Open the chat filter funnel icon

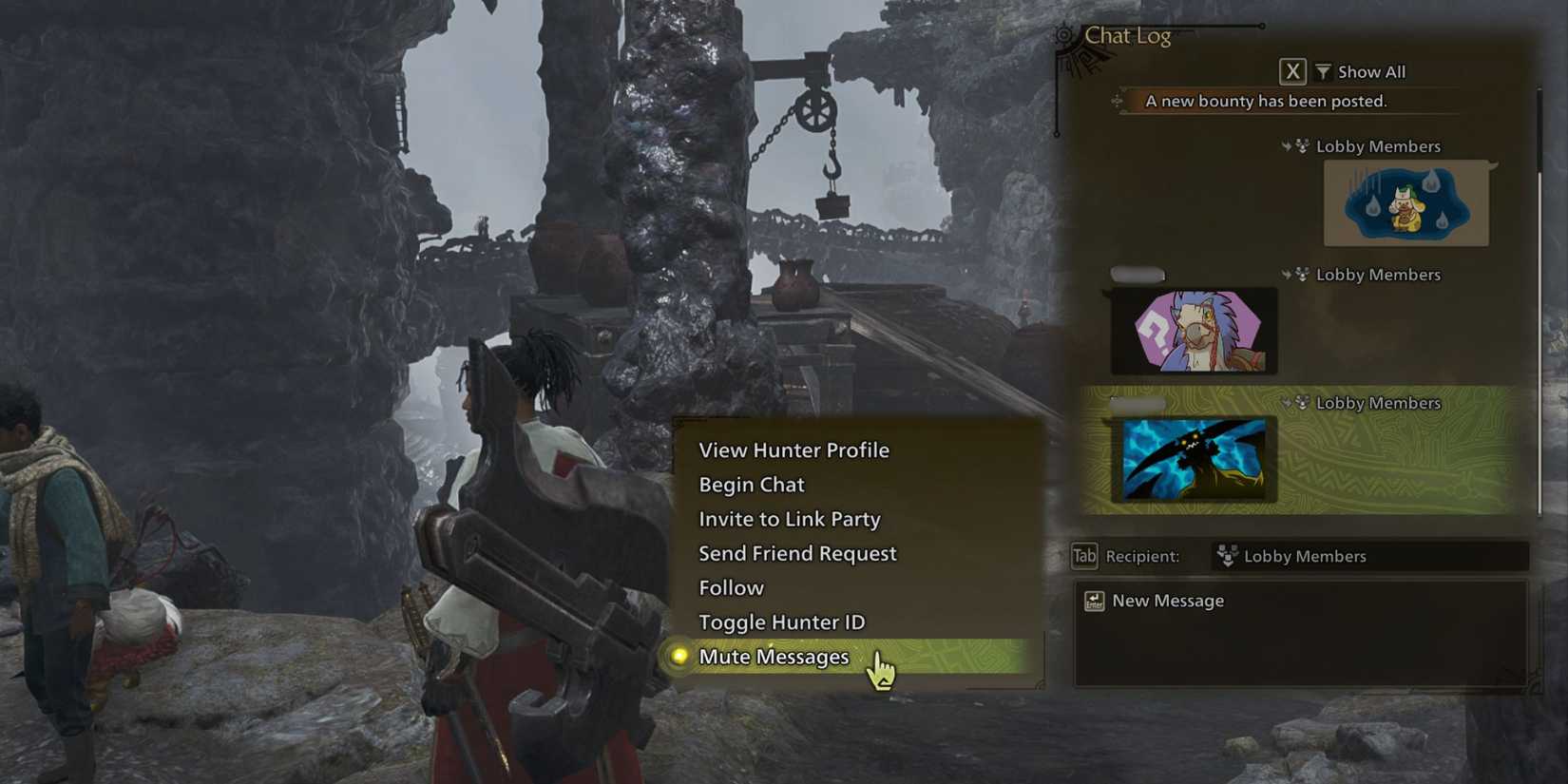[1323, 70]
